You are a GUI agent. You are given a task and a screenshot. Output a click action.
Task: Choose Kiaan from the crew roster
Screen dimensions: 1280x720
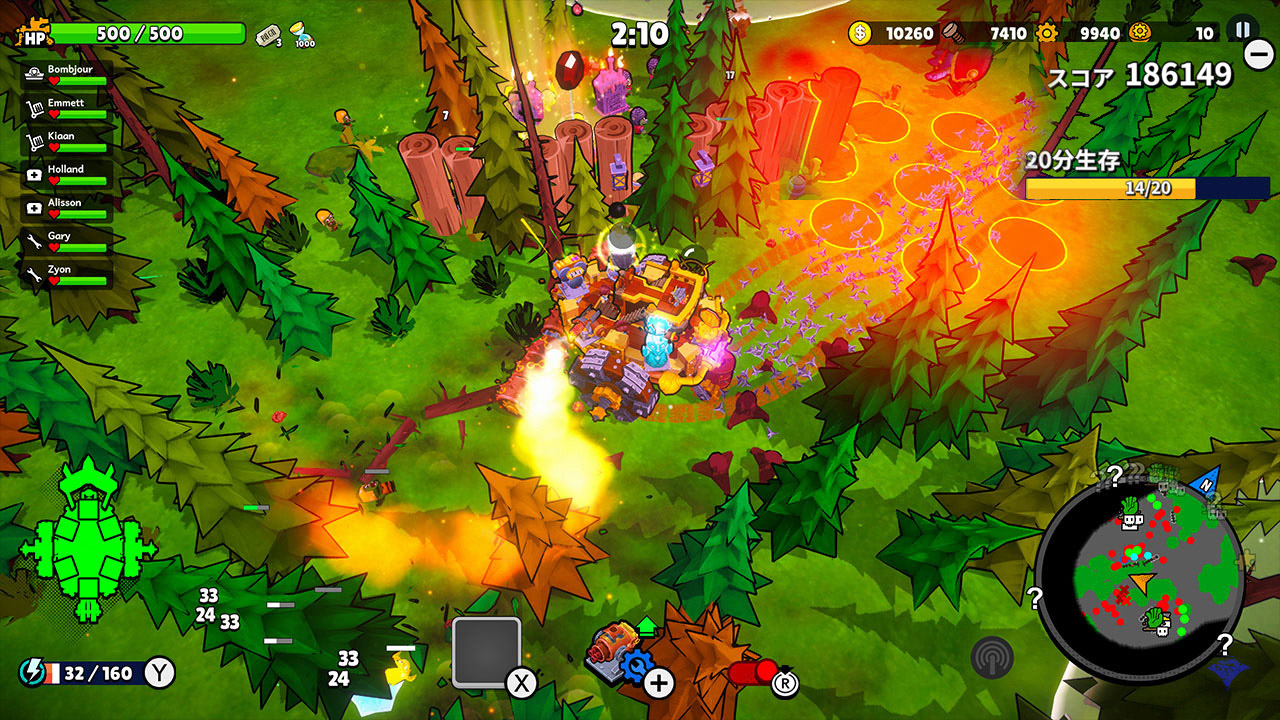[67, 142]
